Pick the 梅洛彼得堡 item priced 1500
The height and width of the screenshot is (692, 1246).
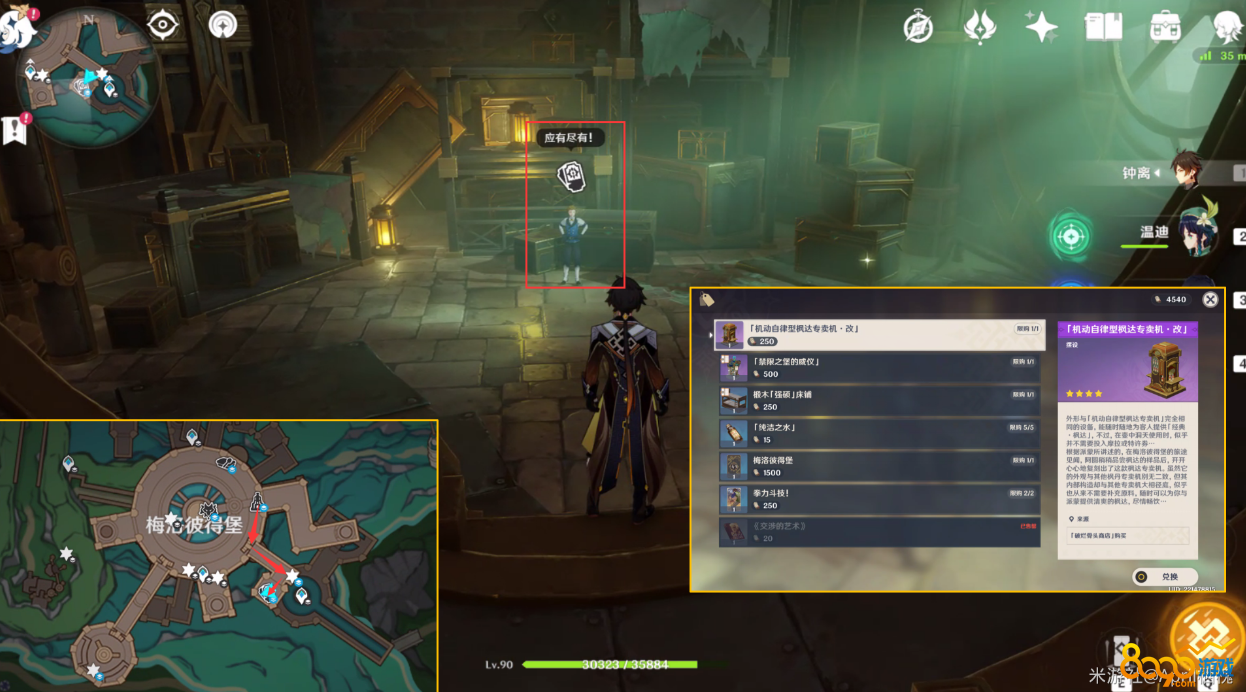(880, 466)
